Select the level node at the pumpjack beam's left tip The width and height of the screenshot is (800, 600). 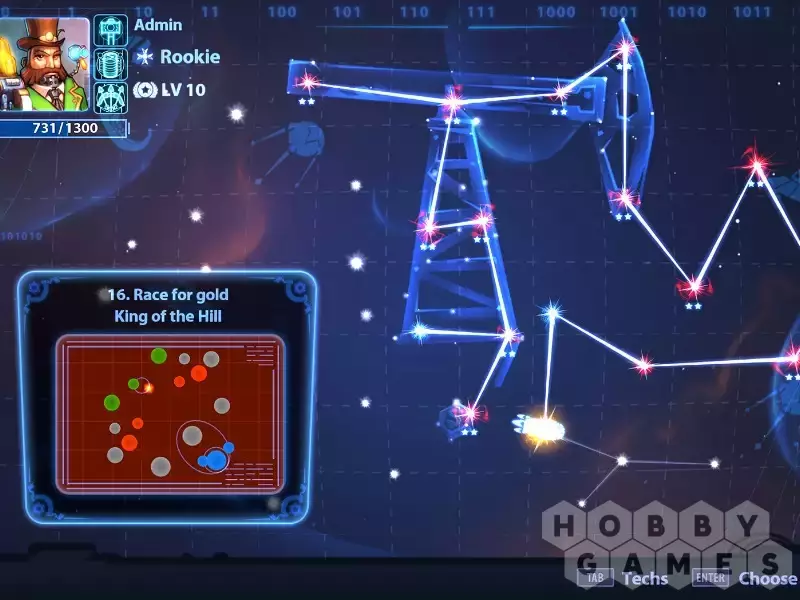click(x=306, y=80)
